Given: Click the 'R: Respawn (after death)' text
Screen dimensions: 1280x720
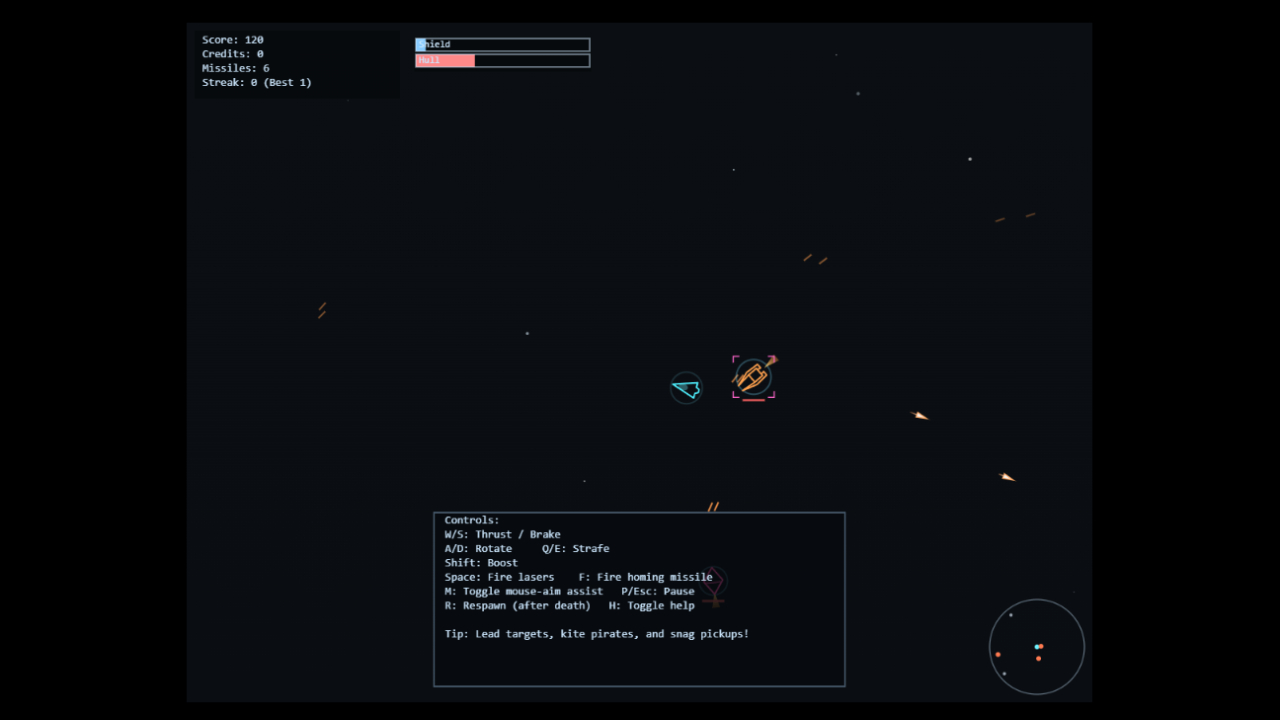Looking at the screenshot, I should coord(517,605).
